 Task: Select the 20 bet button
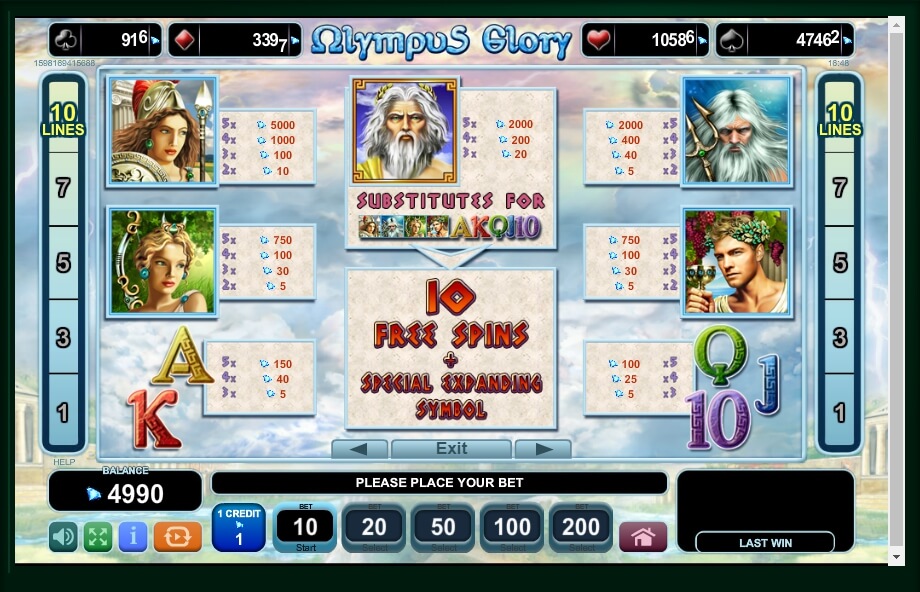[x=374, y=528]
